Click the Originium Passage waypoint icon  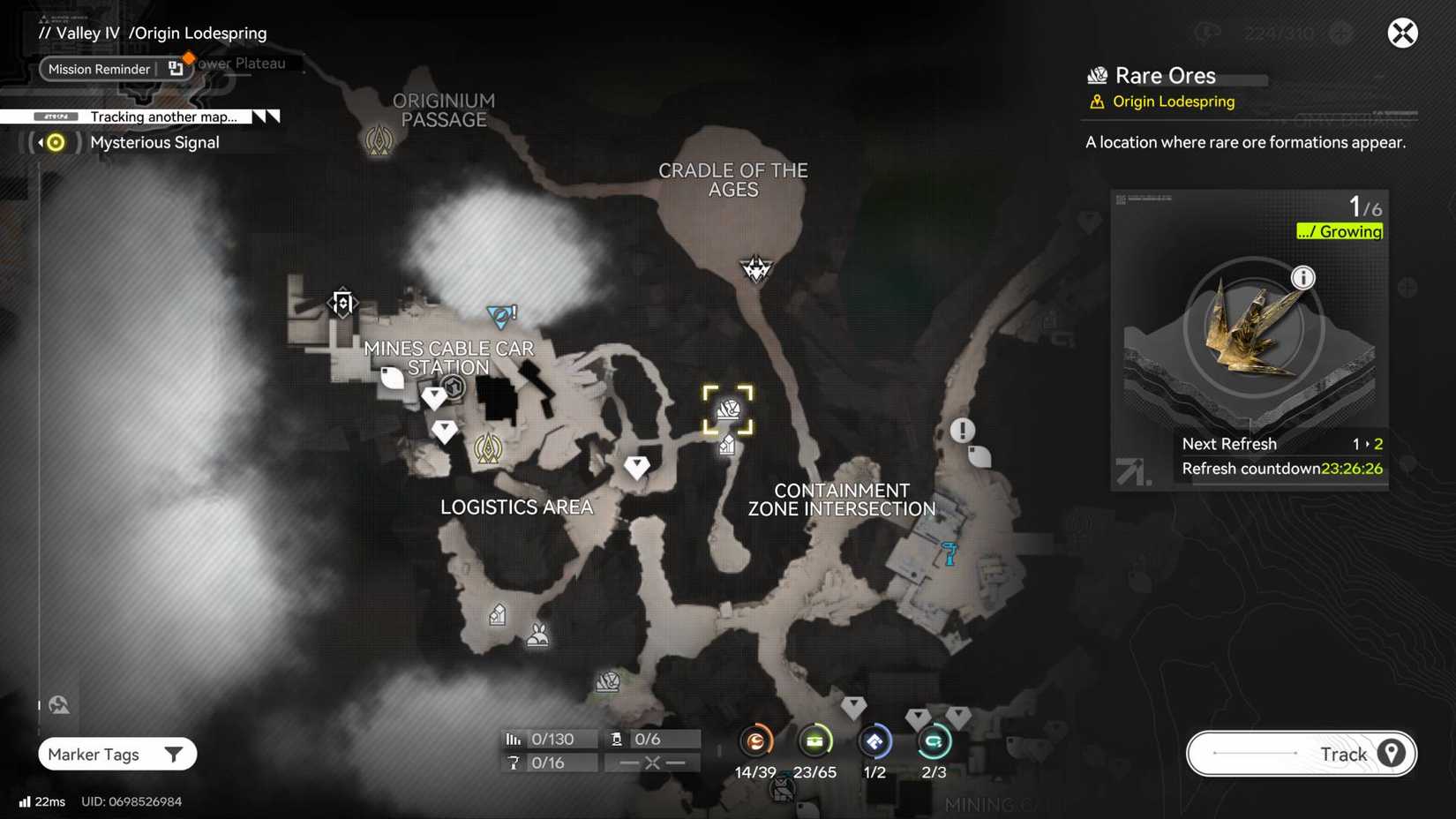coord(379,139)
